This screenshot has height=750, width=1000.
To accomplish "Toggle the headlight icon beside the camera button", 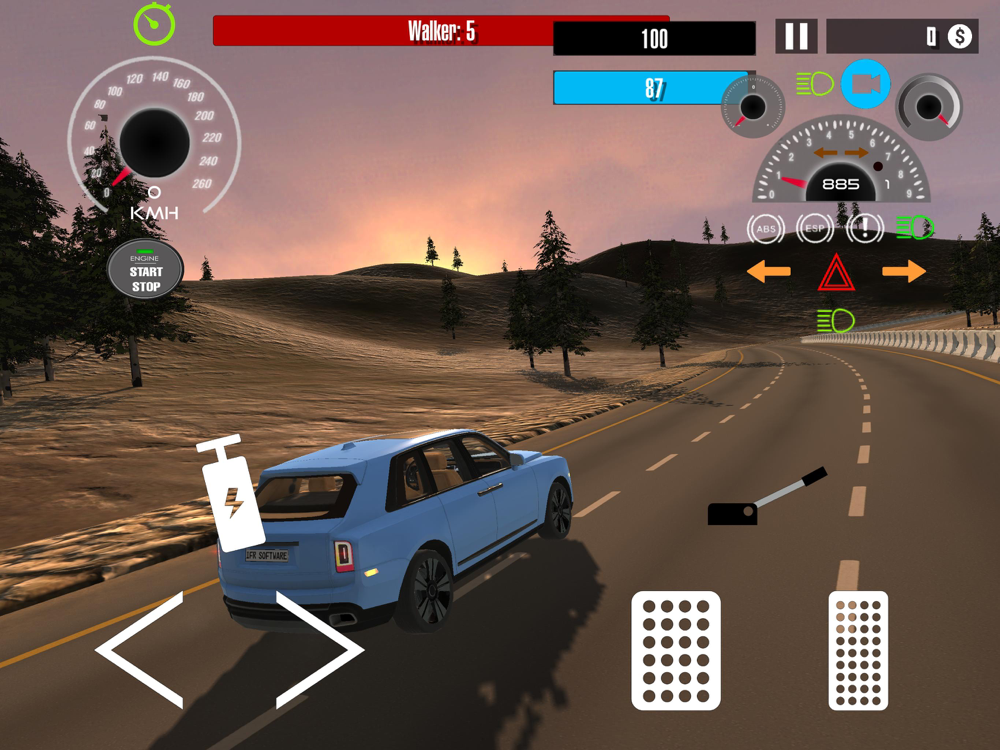I will [x=815, y=84].
